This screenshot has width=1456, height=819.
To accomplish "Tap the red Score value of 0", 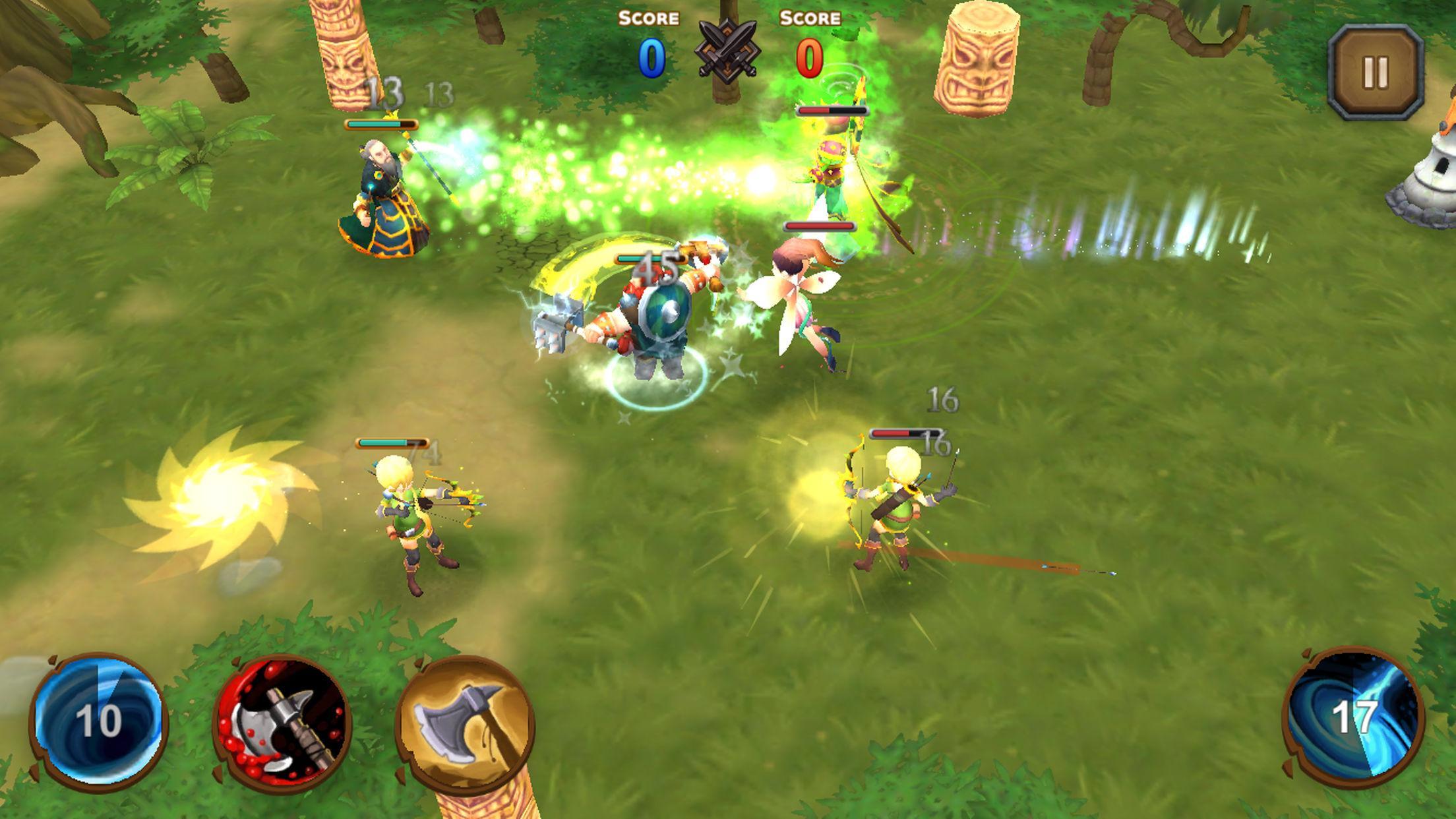I will [x=807, y=56].
